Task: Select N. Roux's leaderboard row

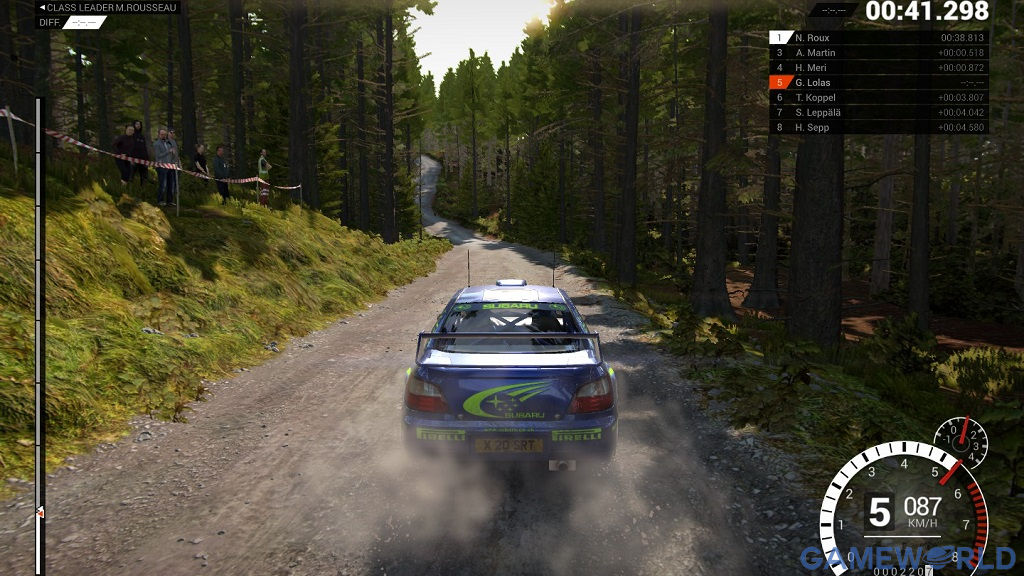Action: [878, 37]
